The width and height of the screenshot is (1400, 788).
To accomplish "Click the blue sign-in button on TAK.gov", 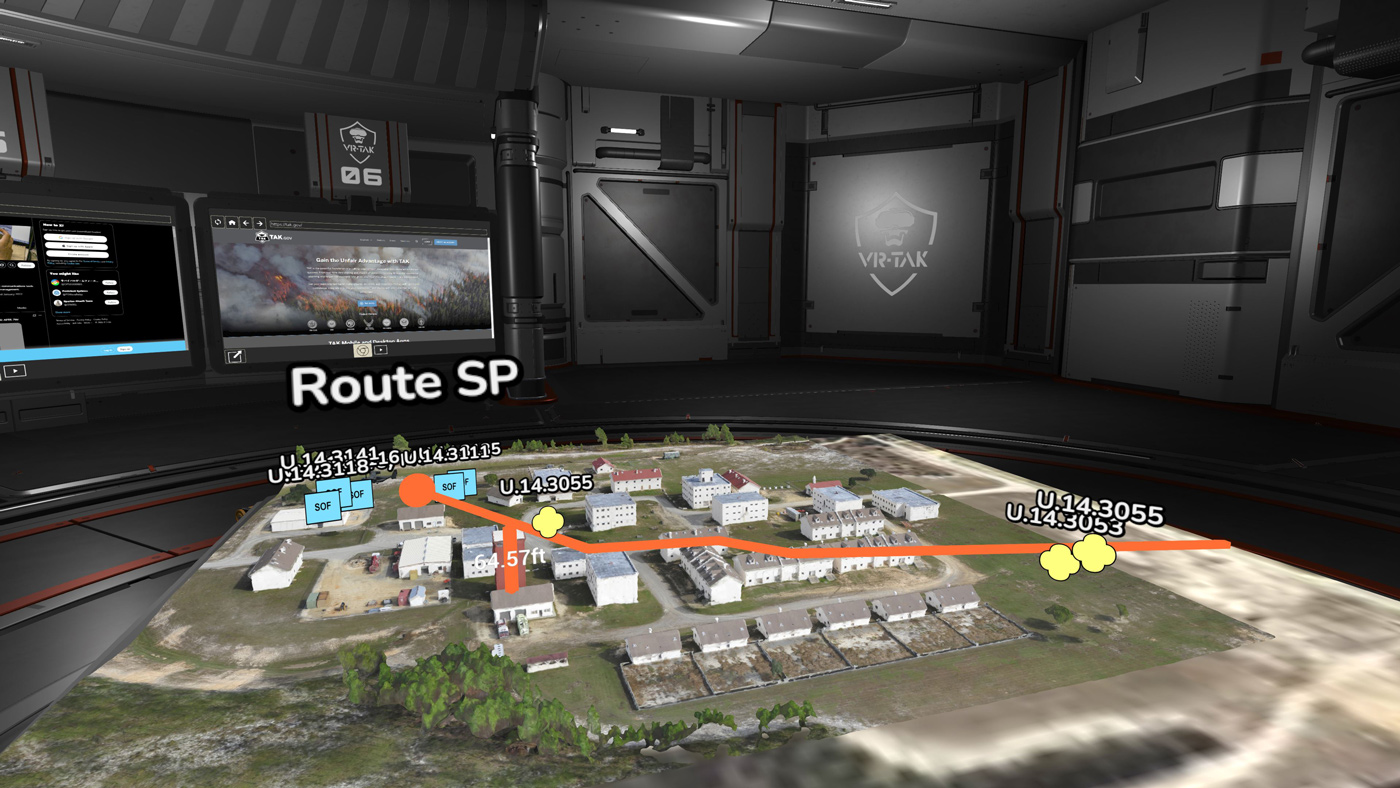I will [x=445, y=242].
